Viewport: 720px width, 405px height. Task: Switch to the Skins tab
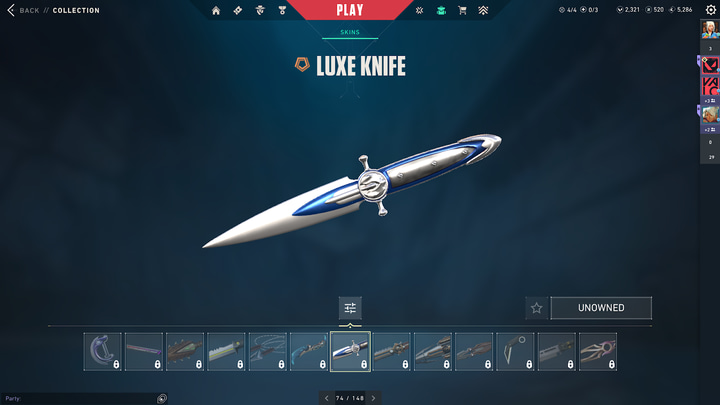coord(350,32)
